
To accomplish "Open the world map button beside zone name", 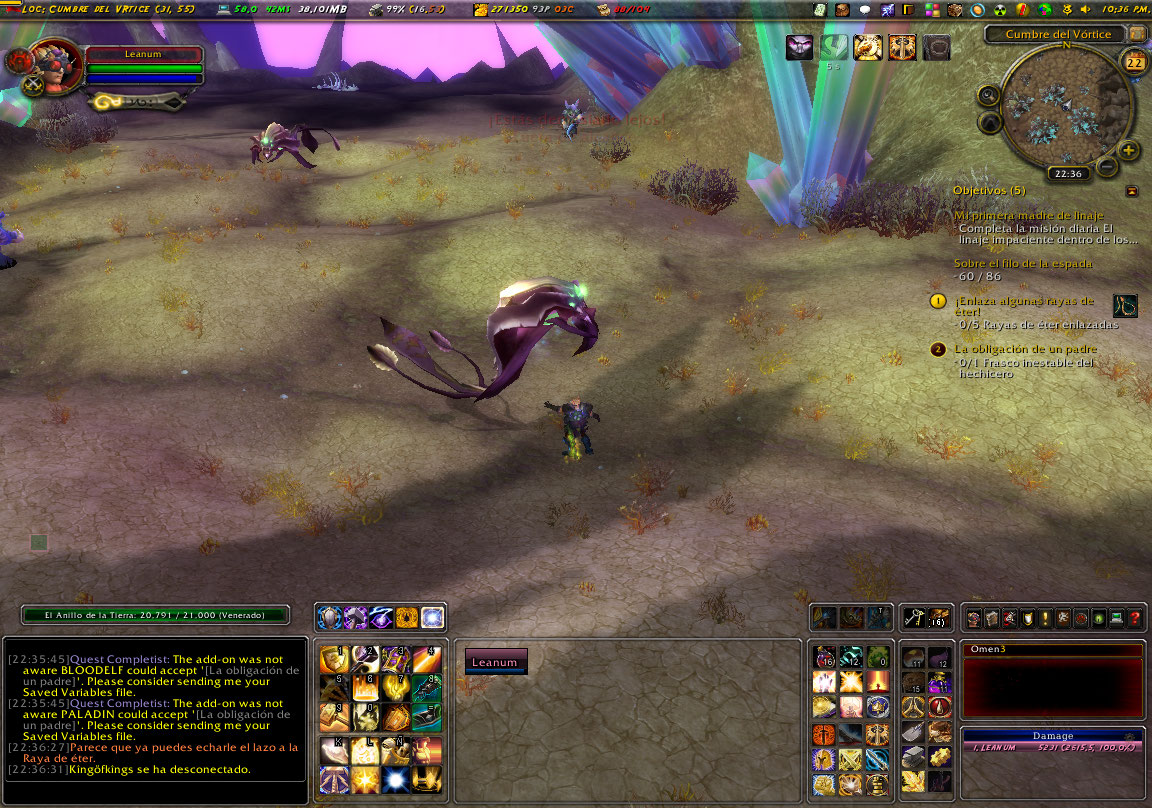I will (x=1137, y=34).
